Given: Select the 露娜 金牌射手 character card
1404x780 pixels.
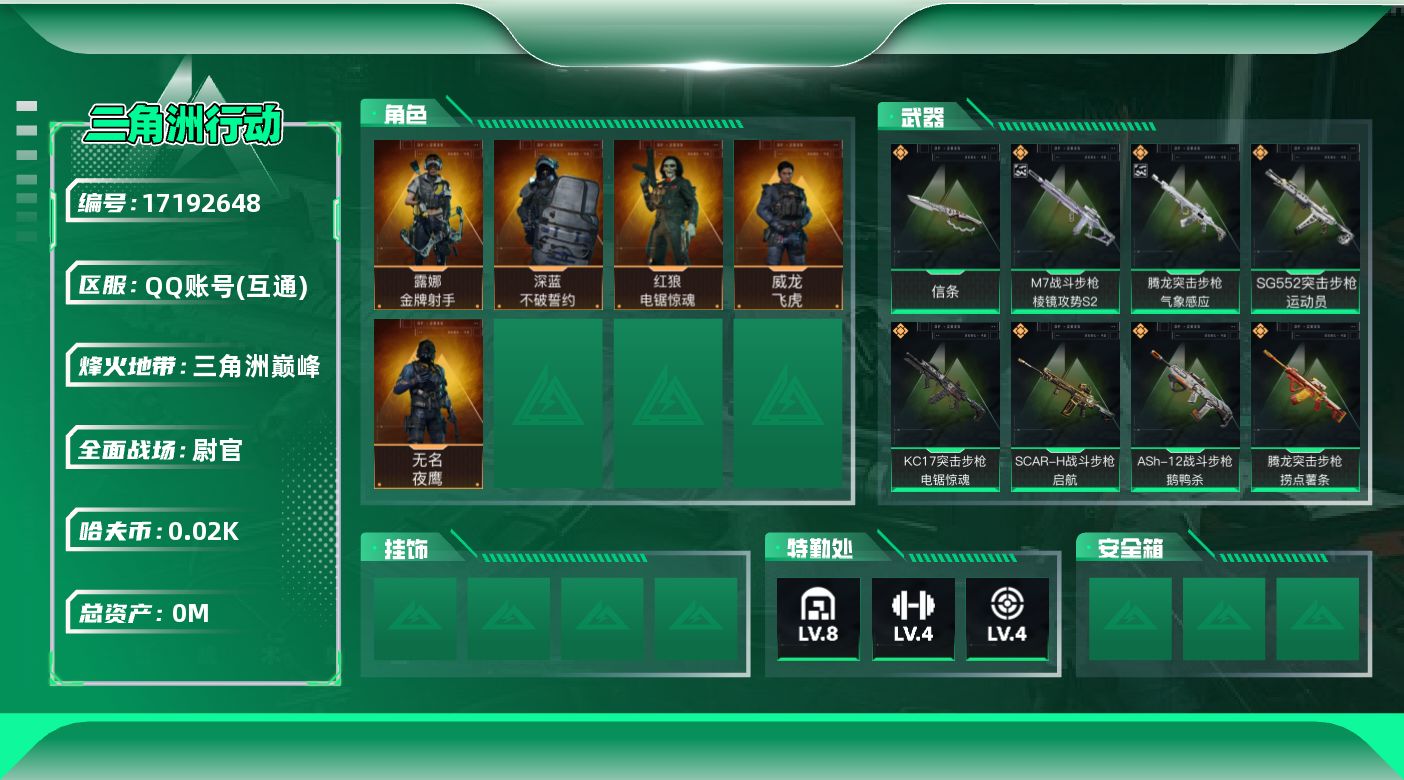Looking at the screenshot, I should [x=428, y=224].
